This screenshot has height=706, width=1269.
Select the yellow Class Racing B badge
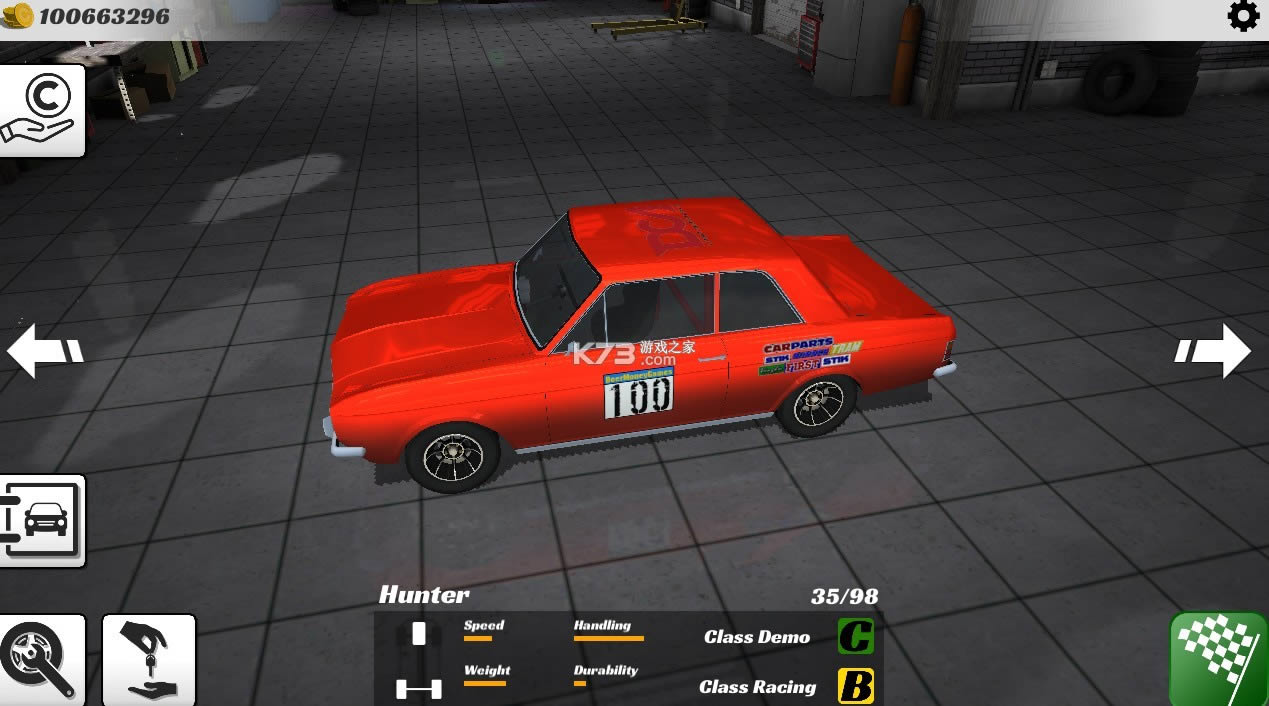(x=855, y=686)
